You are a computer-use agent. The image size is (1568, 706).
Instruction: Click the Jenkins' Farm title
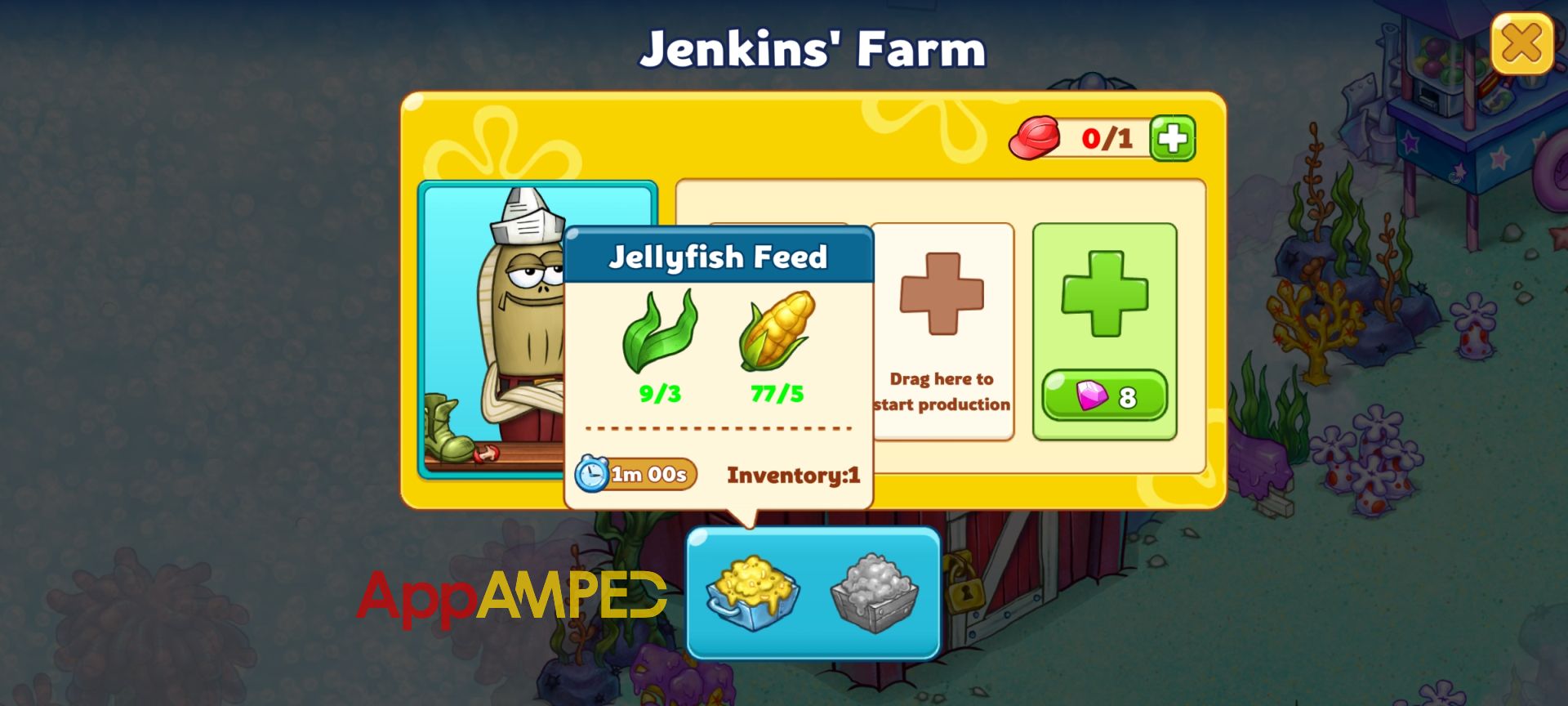tap(813, 49)
